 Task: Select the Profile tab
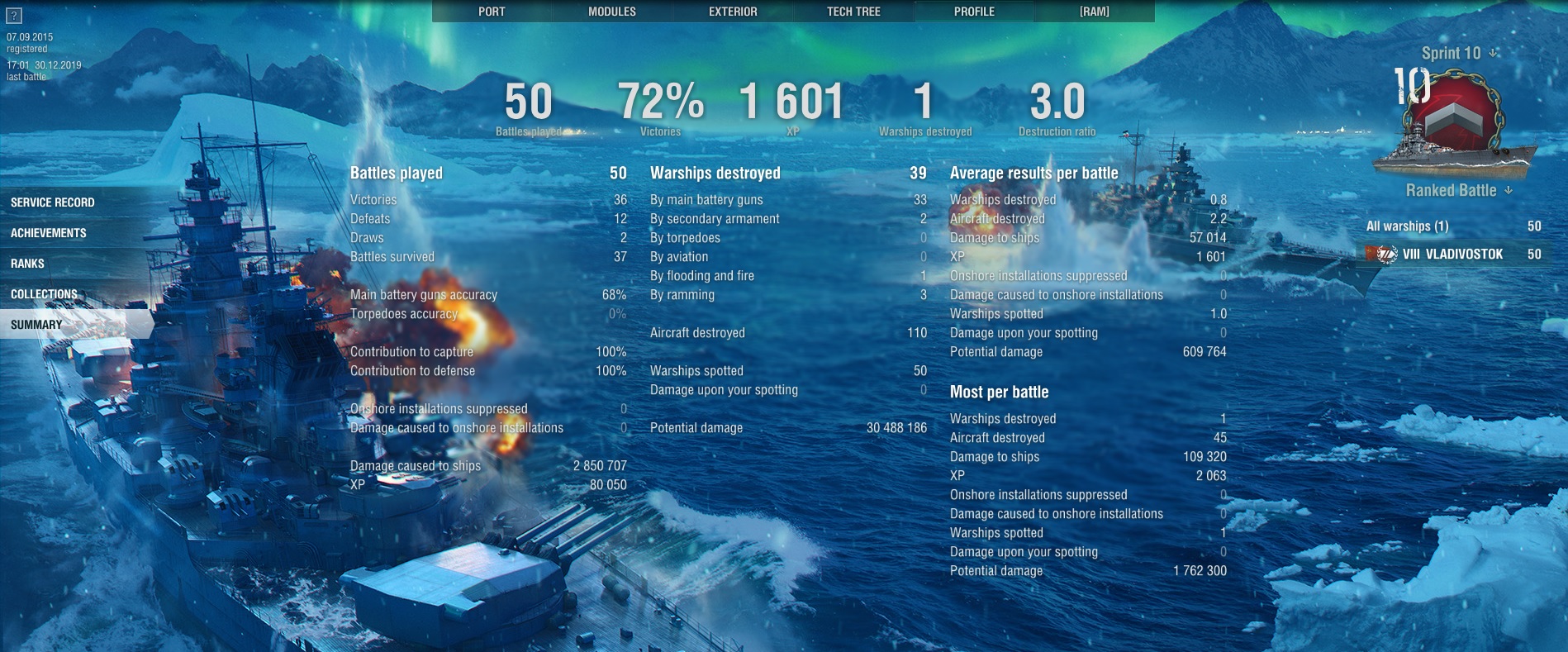[x=974, y=12]
